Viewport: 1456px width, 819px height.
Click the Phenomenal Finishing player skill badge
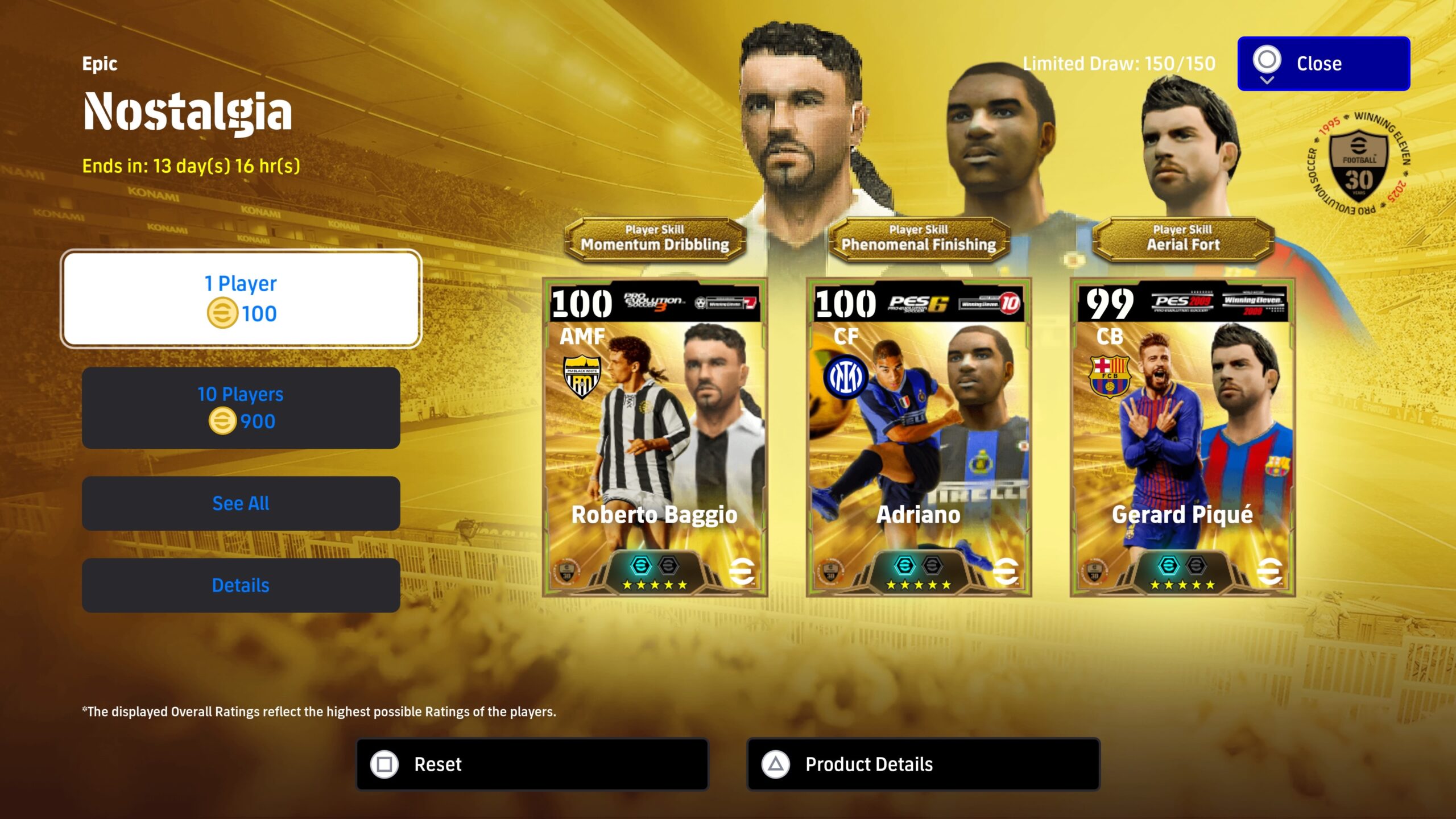click(919, 239)
